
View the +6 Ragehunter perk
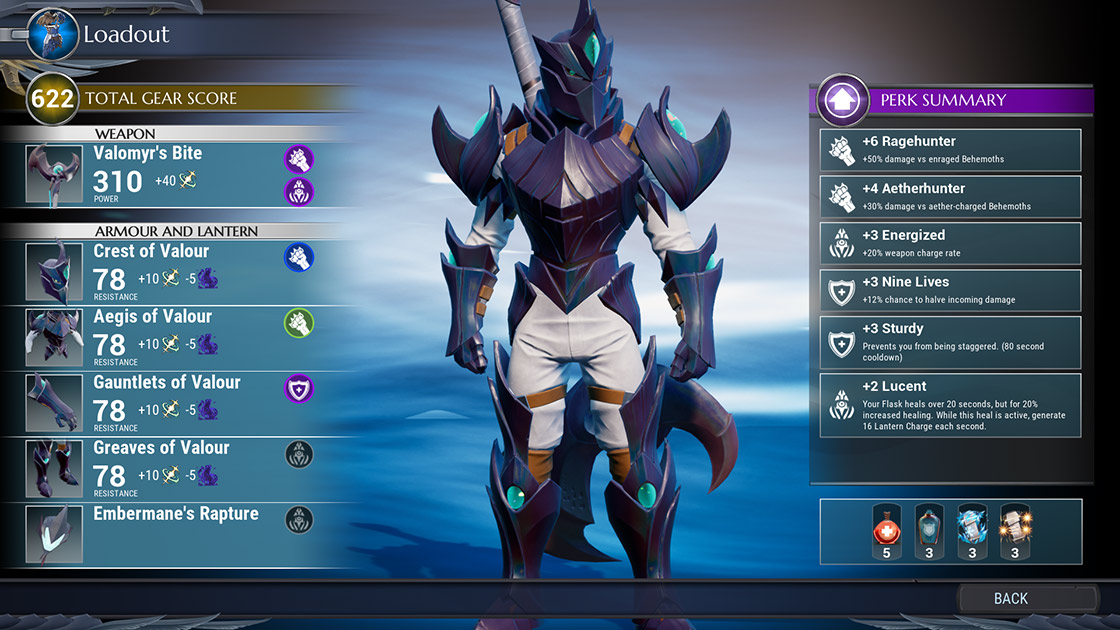click(x=950, y=150)
